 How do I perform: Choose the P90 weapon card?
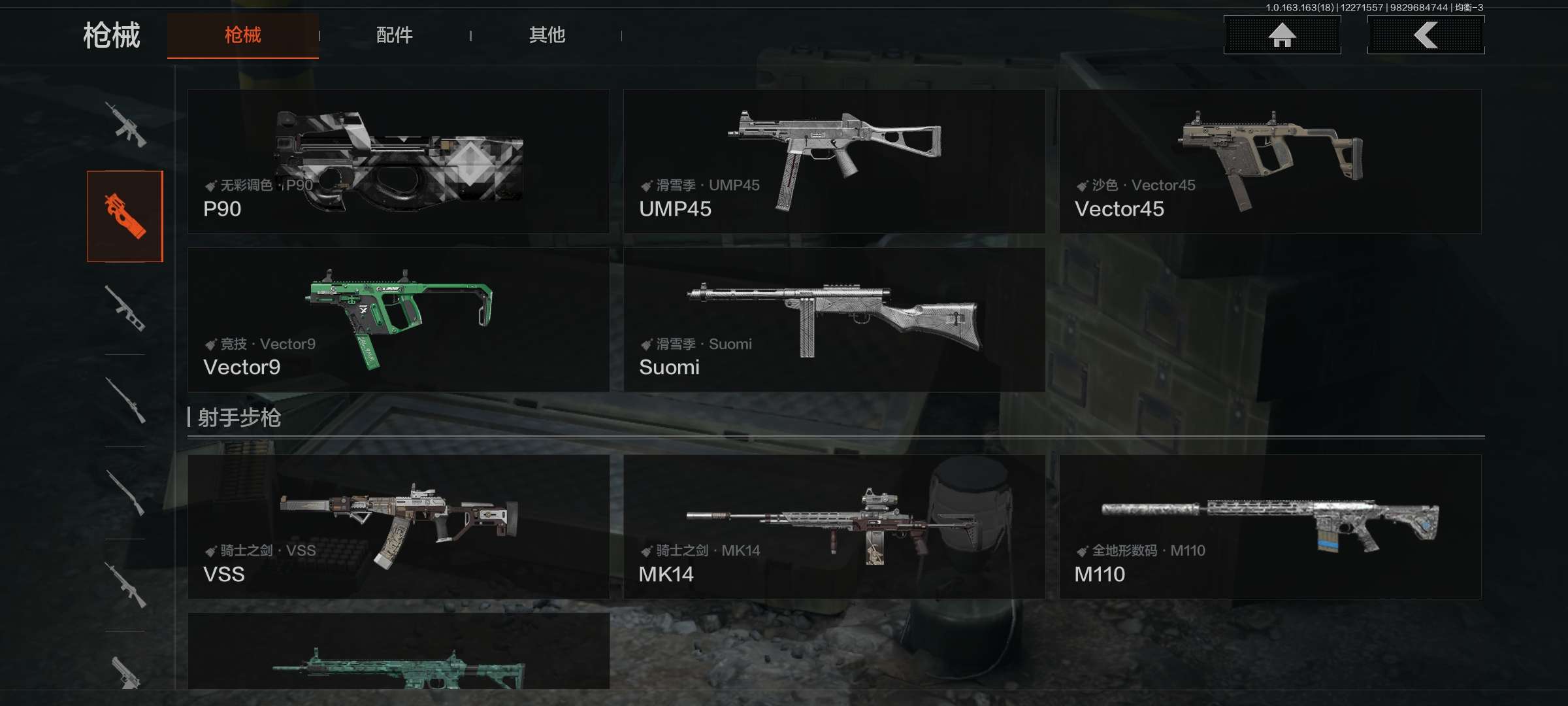coord(399,161)
